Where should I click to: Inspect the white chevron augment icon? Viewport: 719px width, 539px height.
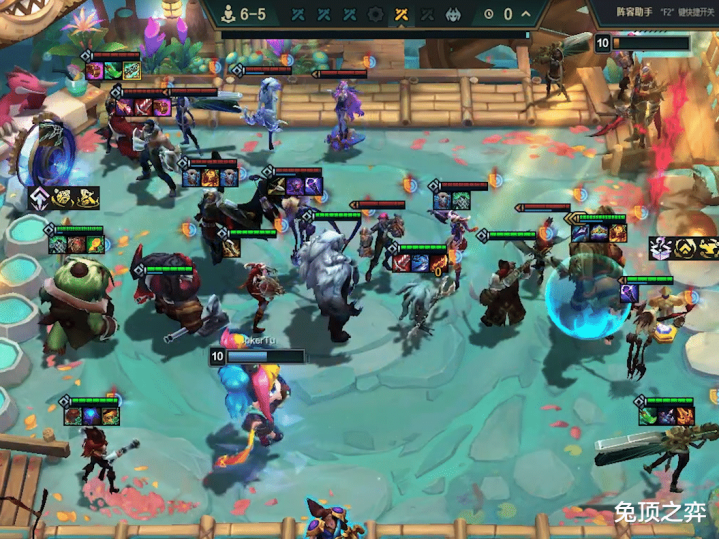tap(39, 197)
